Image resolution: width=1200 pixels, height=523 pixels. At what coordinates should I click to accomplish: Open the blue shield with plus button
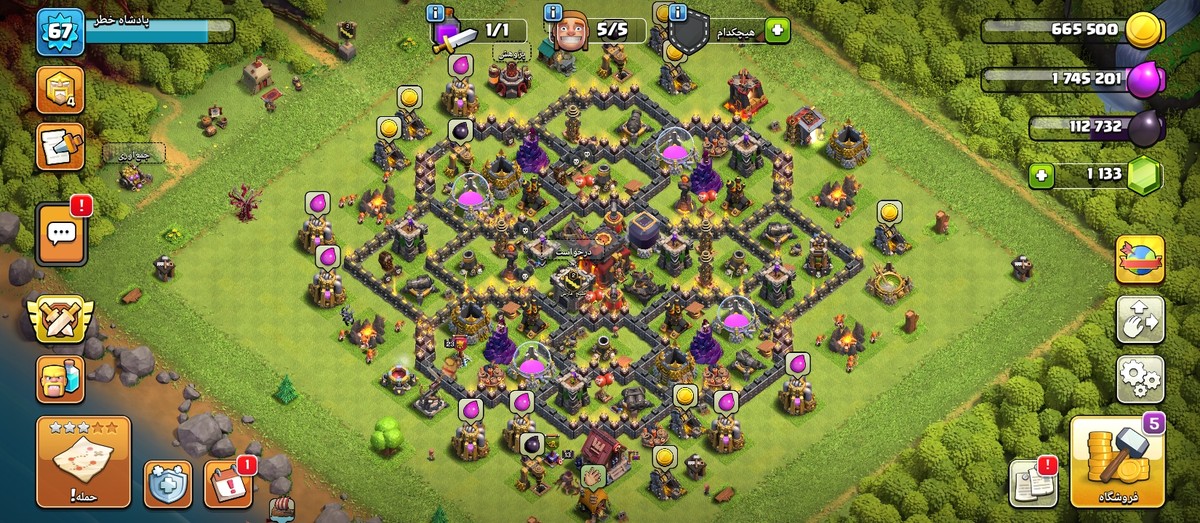(x=167, y=485)
